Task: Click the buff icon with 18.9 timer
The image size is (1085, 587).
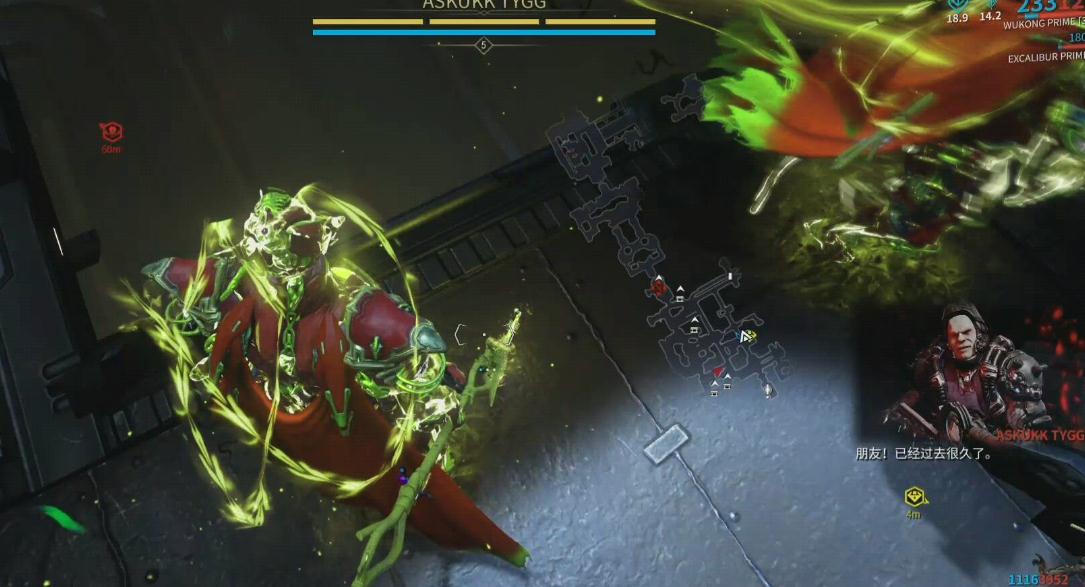Action: 957,5
